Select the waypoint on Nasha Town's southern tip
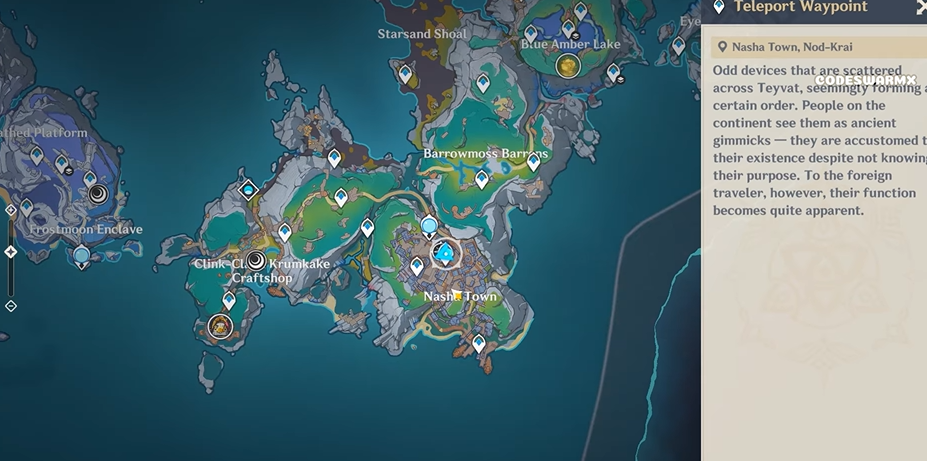Image resolution: width=927 pixels, height=461 pixels. click(479, 343)
